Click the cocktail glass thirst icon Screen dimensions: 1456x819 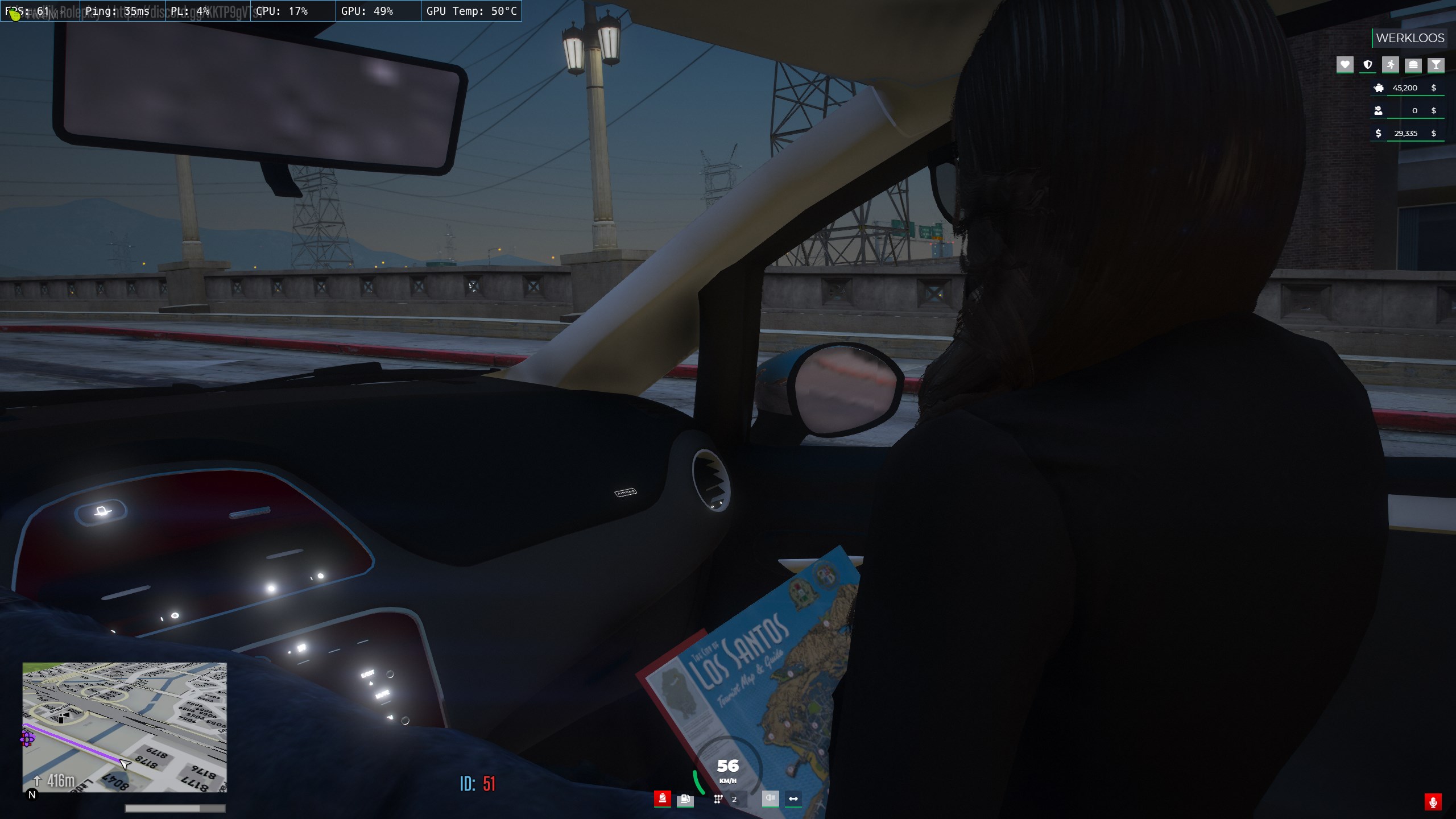coord(1436,65)
